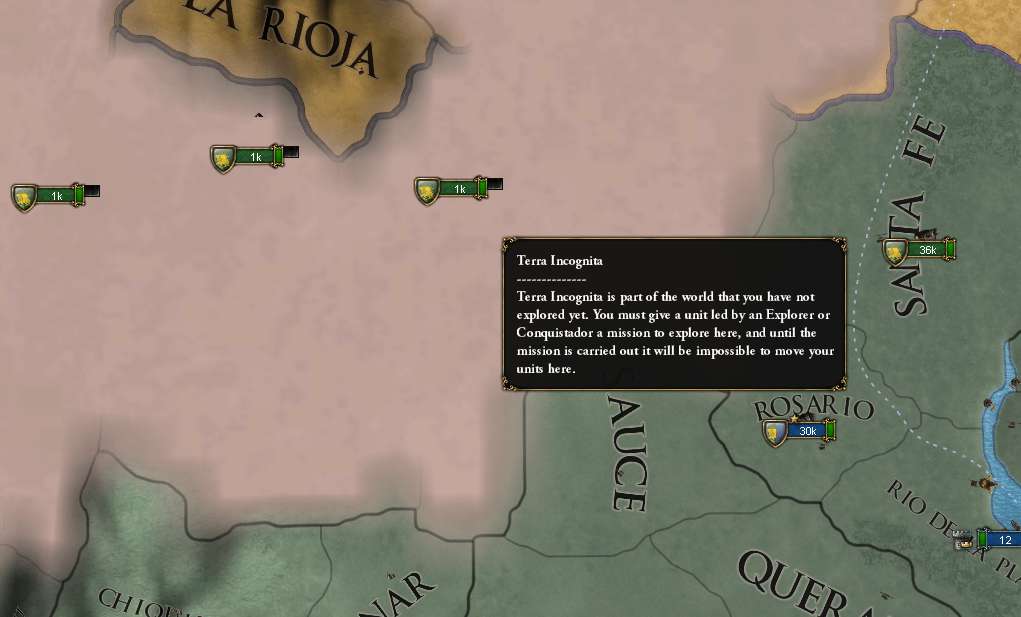Viewport: 1021px width, 617px height.
Task: Select the 1k army banner beside La Rioja
Action: [249, 157]
